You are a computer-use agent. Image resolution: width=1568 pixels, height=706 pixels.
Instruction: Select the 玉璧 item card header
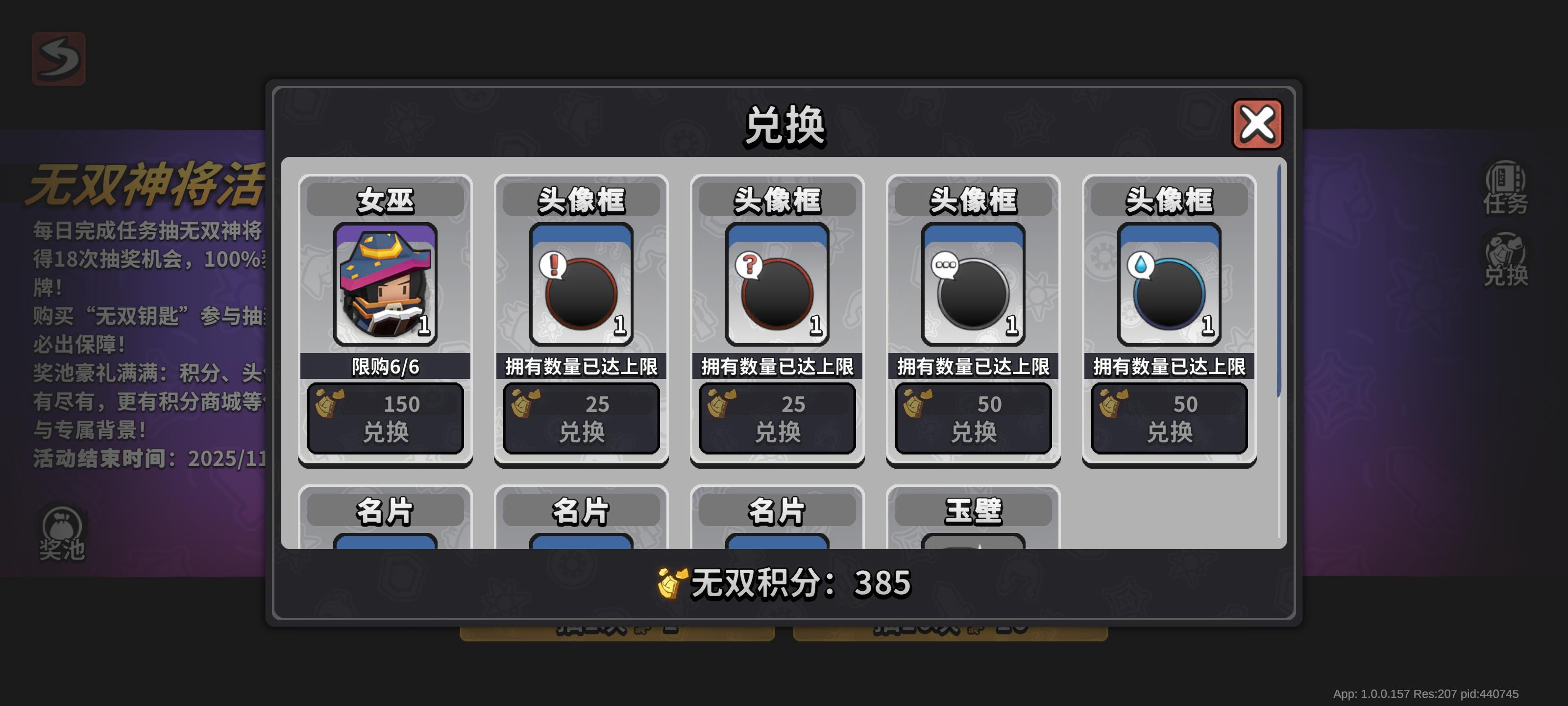[x=973, y=512]
